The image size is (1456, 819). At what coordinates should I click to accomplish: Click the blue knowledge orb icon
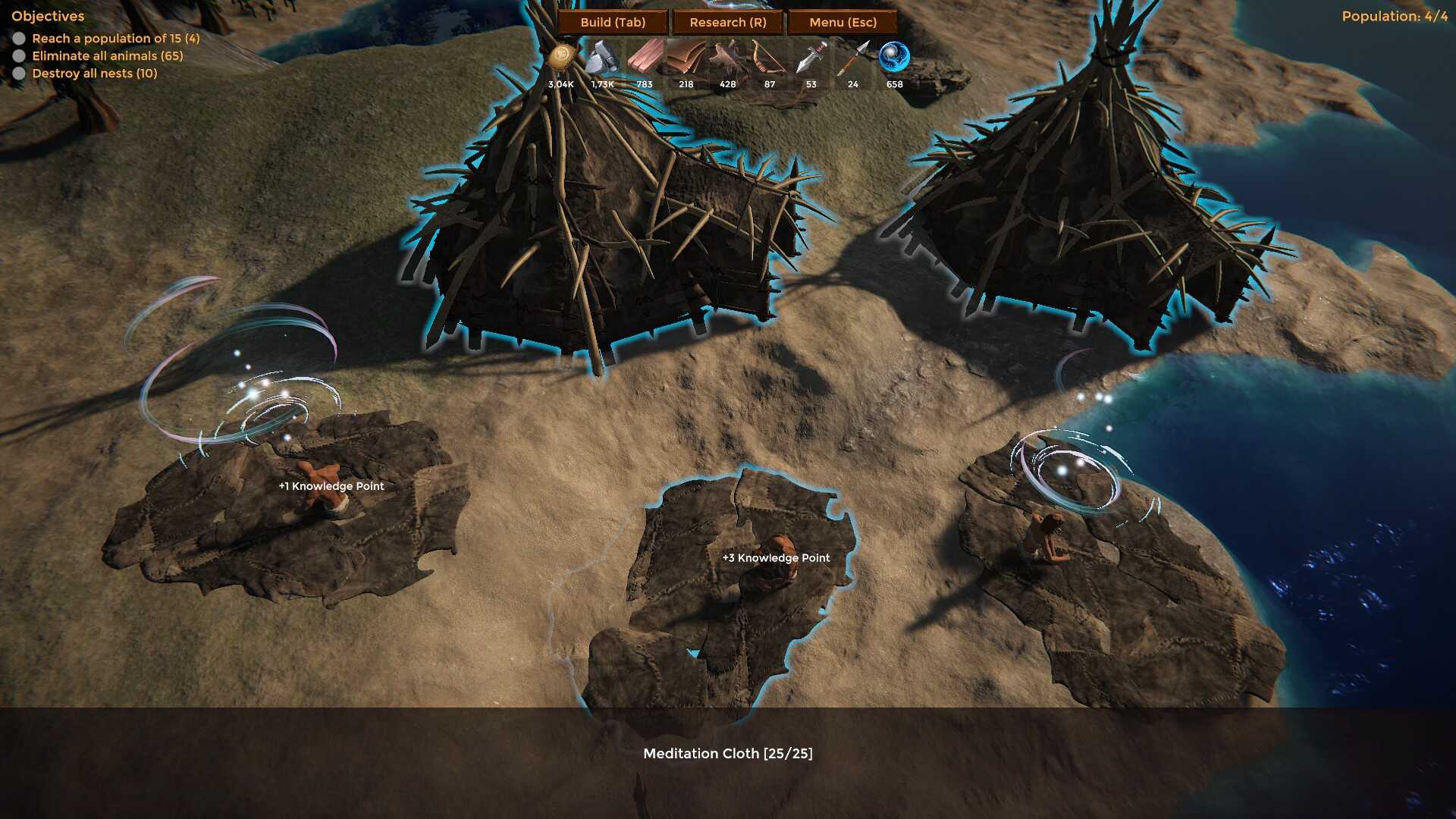coord(894,58)
